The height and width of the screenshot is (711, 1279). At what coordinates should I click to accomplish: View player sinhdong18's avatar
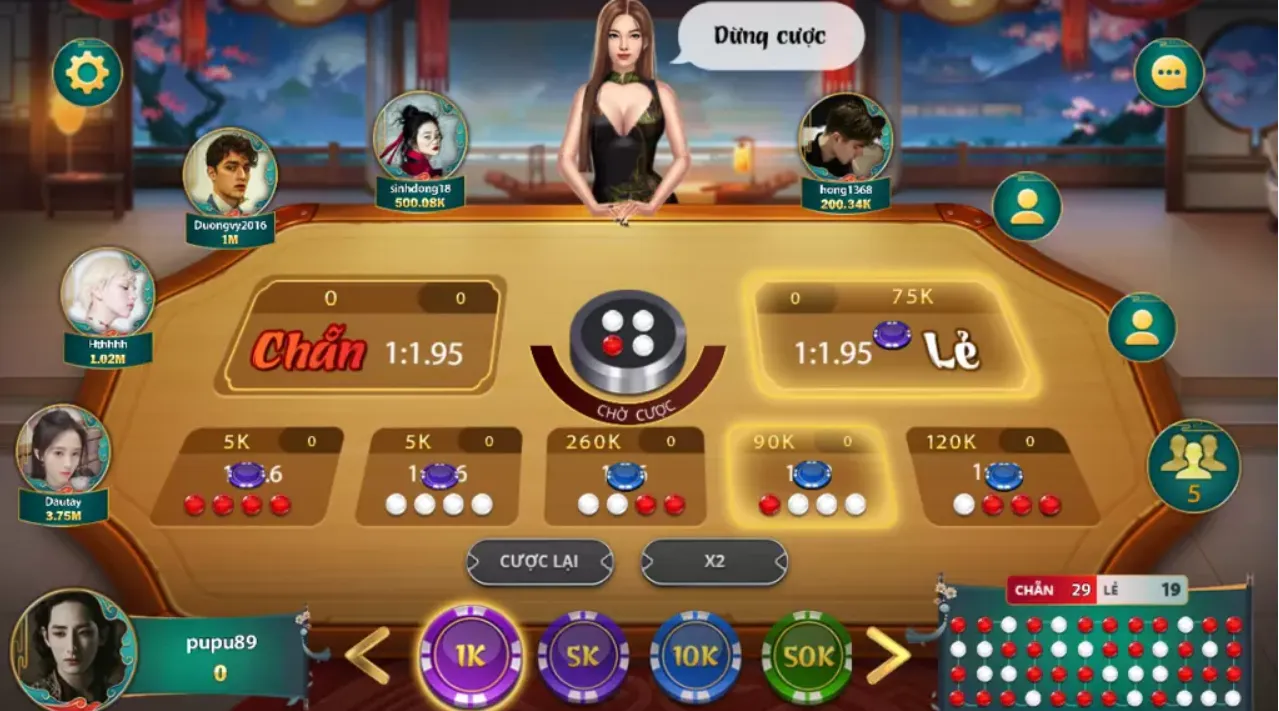(421, 137)
